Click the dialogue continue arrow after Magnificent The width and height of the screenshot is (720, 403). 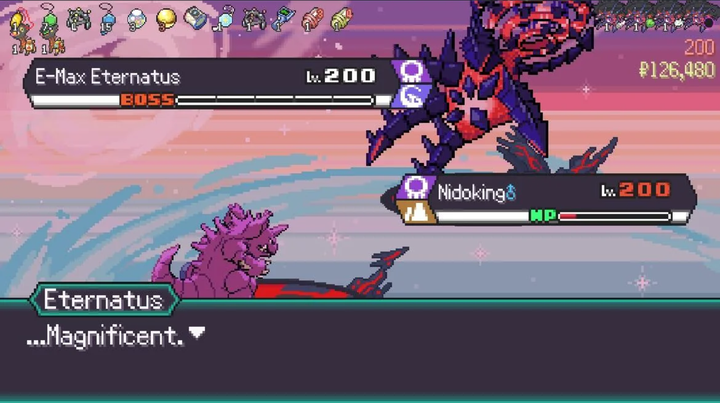pyautogui.click(x=197, y=334)
